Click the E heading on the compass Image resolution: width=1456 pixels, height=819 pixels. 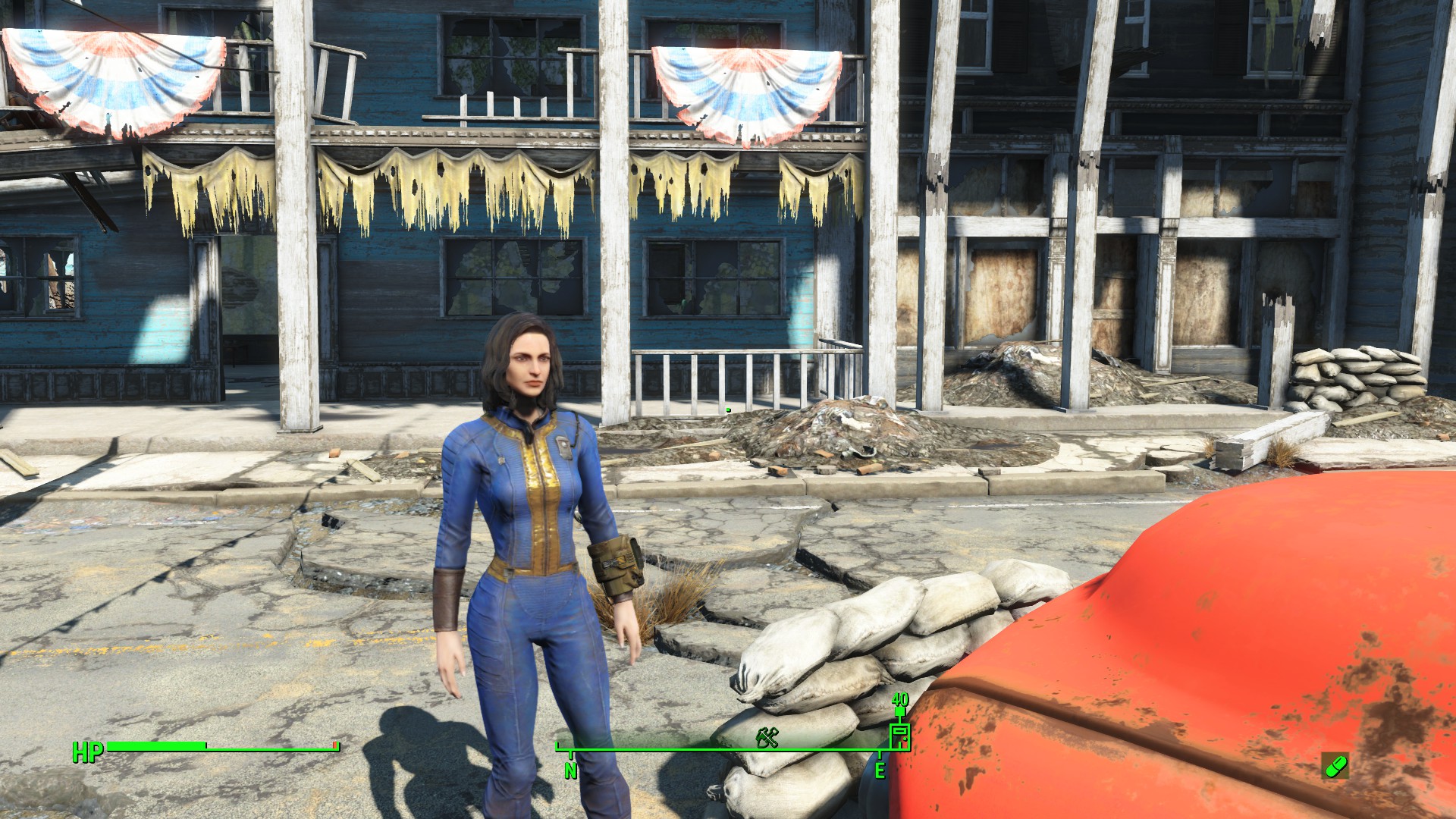[x=880, y=770]
